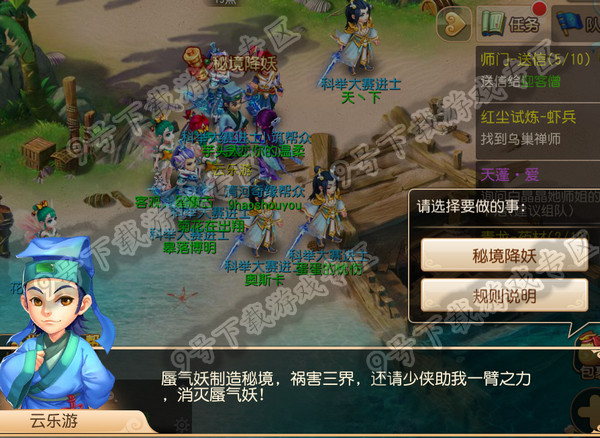Collapse the quest panel with the arrow button

455,22
